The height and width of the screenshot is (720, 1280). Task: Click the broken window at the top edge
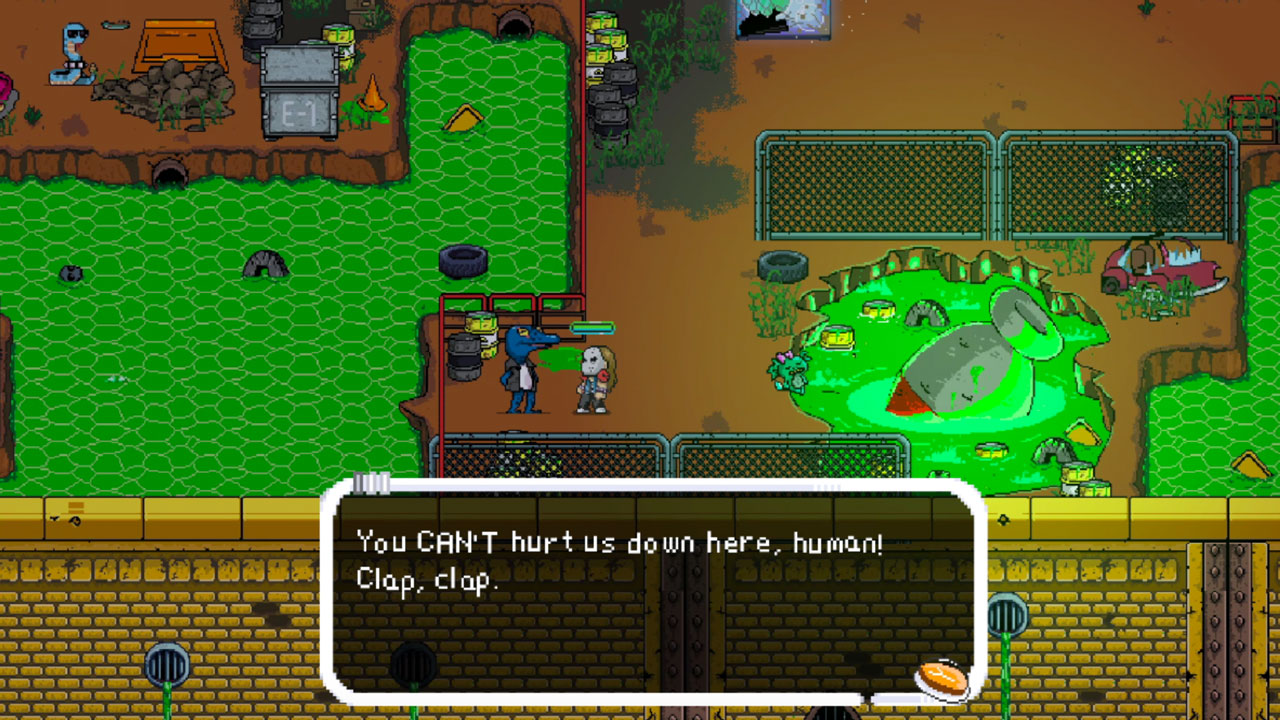[x=785, y=20]
